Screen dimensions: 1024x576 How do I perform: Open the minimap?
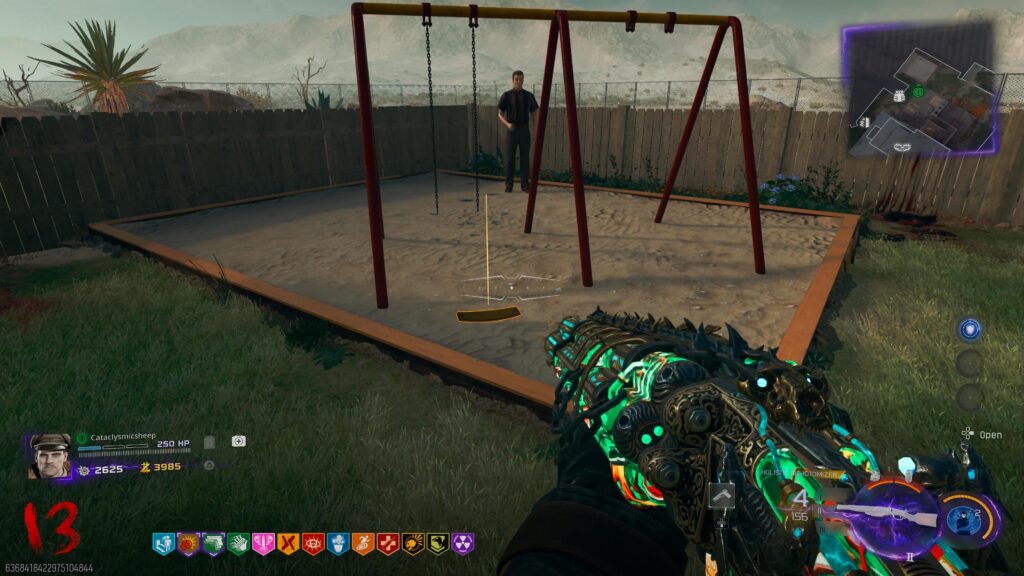click(x=920, y=90)
